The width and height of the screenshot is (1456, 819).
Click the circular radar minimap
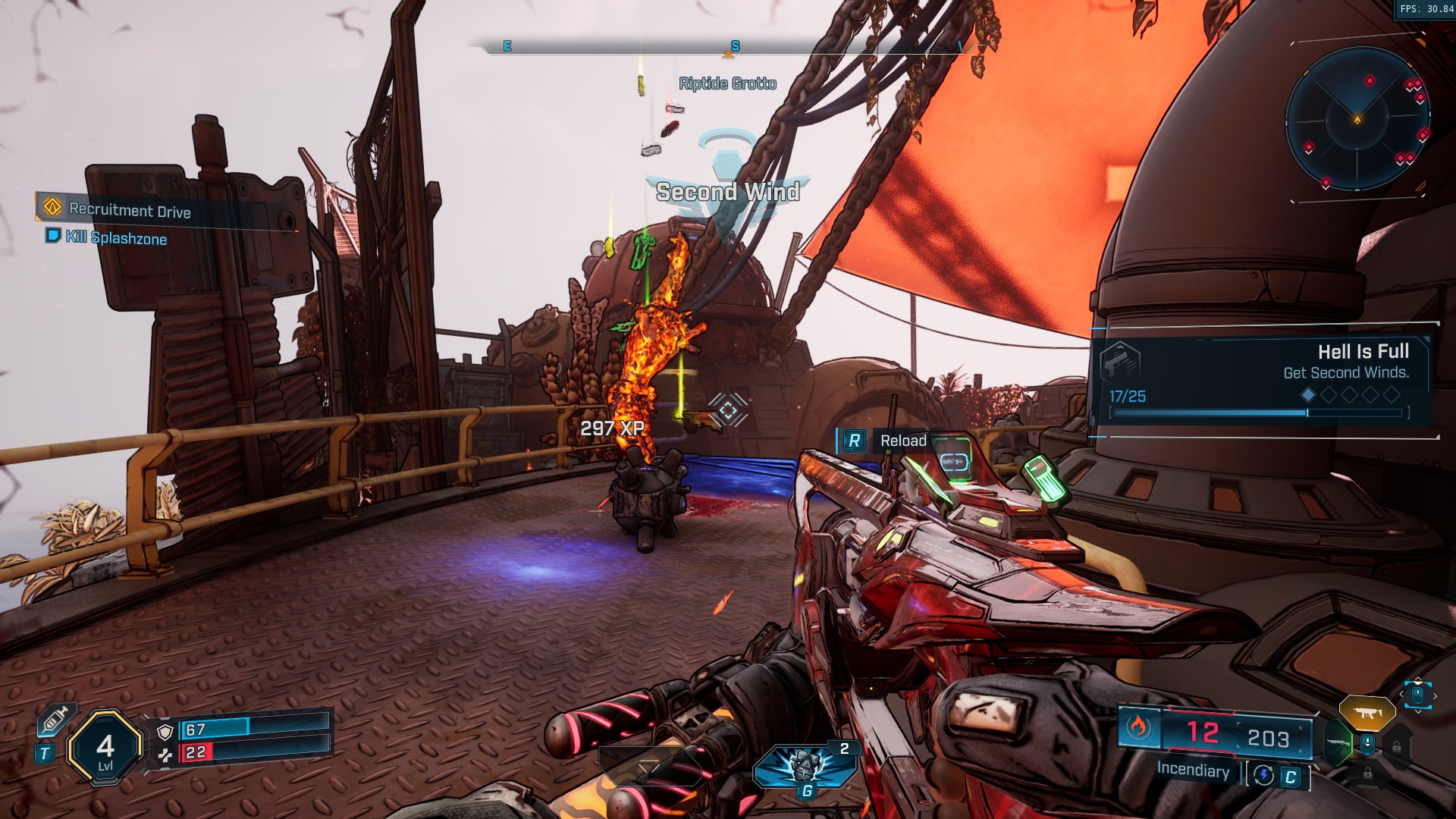click(1357, 119)
